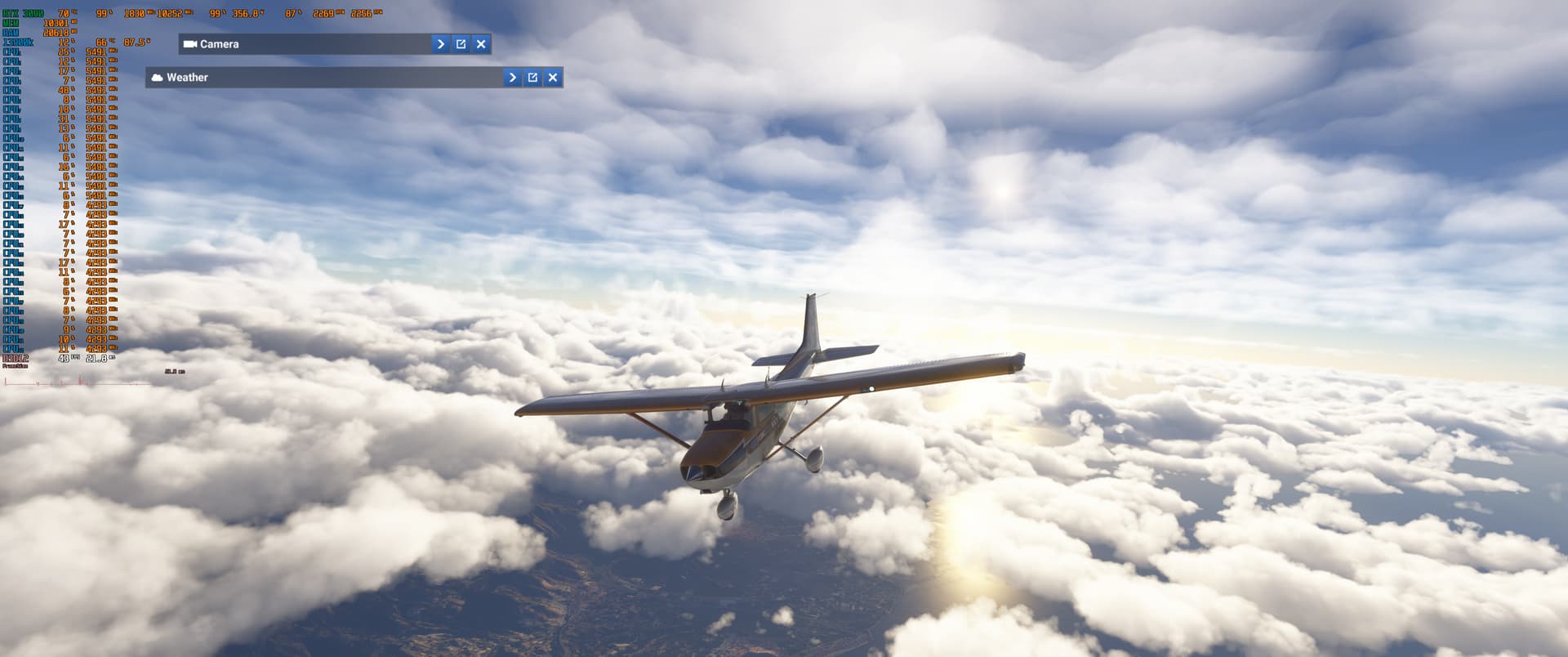
Task: Click the pop-out icon on the Camera panel
Action: click(461, 44)
